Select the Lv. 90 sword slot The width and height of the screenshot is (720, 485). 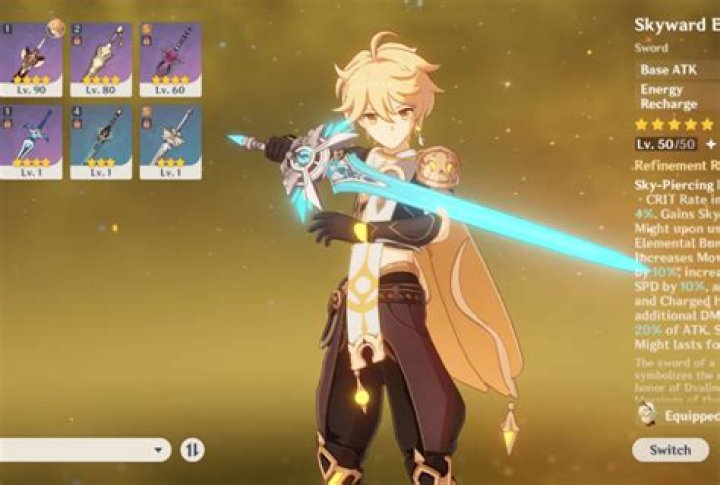(x=31, y=59)
